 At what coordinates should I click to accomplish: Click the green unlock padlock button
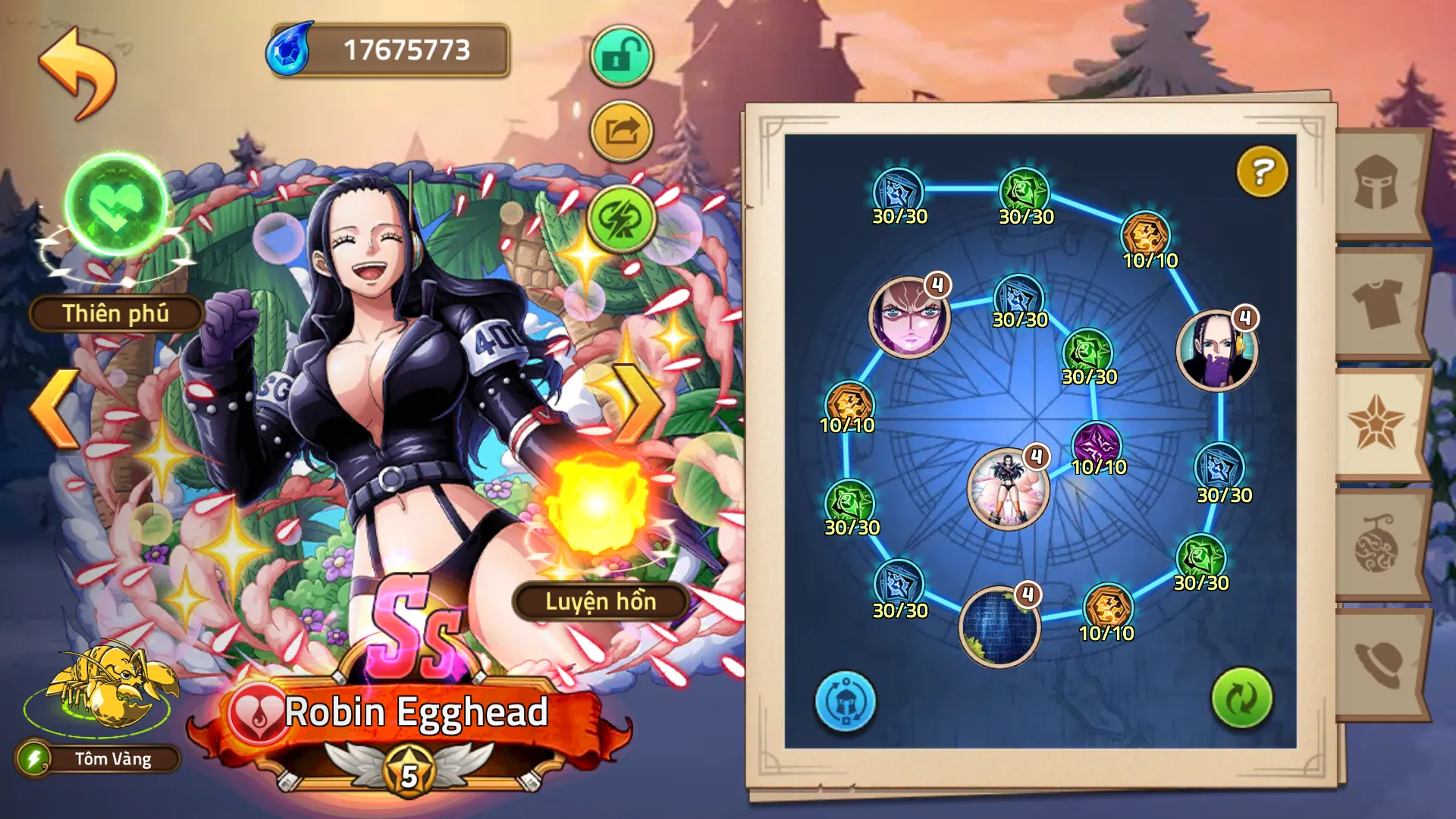(621, 55)
